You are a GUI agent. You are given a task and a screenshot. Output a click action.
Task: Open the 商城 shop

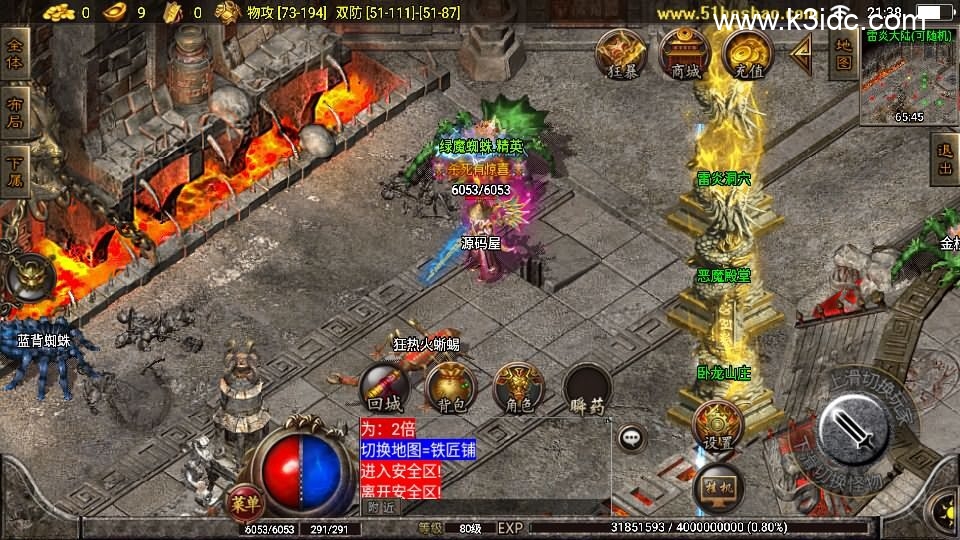tap(685, 53)
